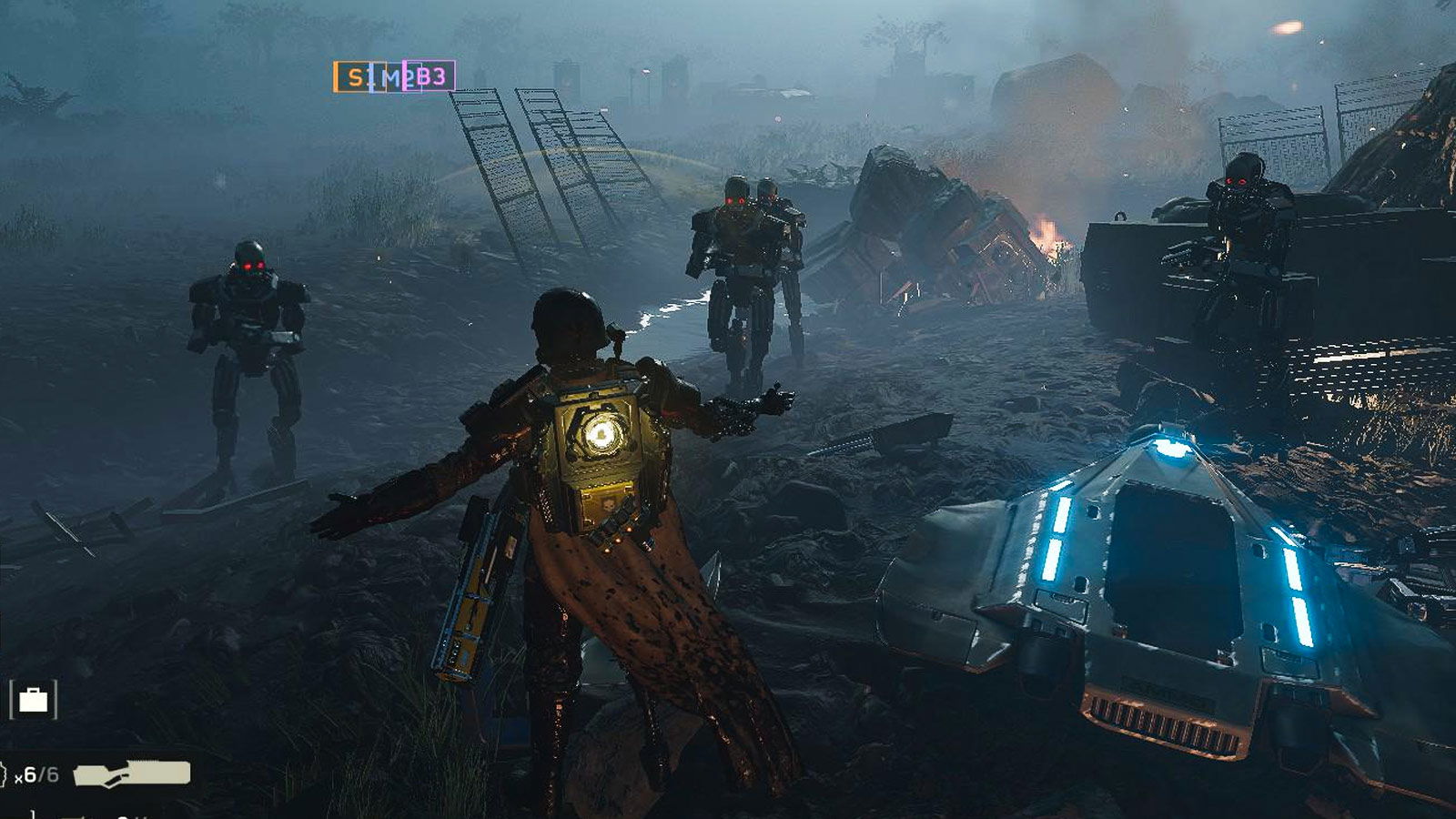Click the pink B3 squad marker

click(x=431, y=76)
